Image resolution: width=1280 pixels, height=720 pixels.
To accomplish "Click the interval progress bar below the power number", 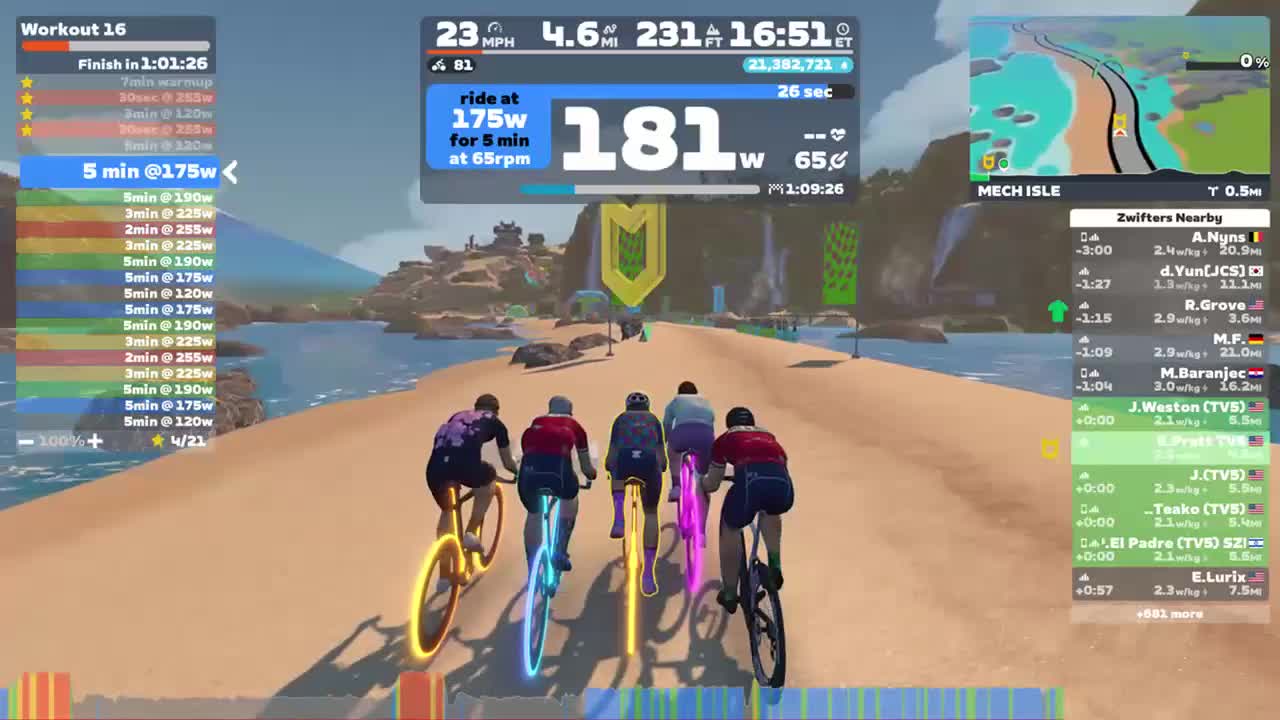I will (640, 189).
